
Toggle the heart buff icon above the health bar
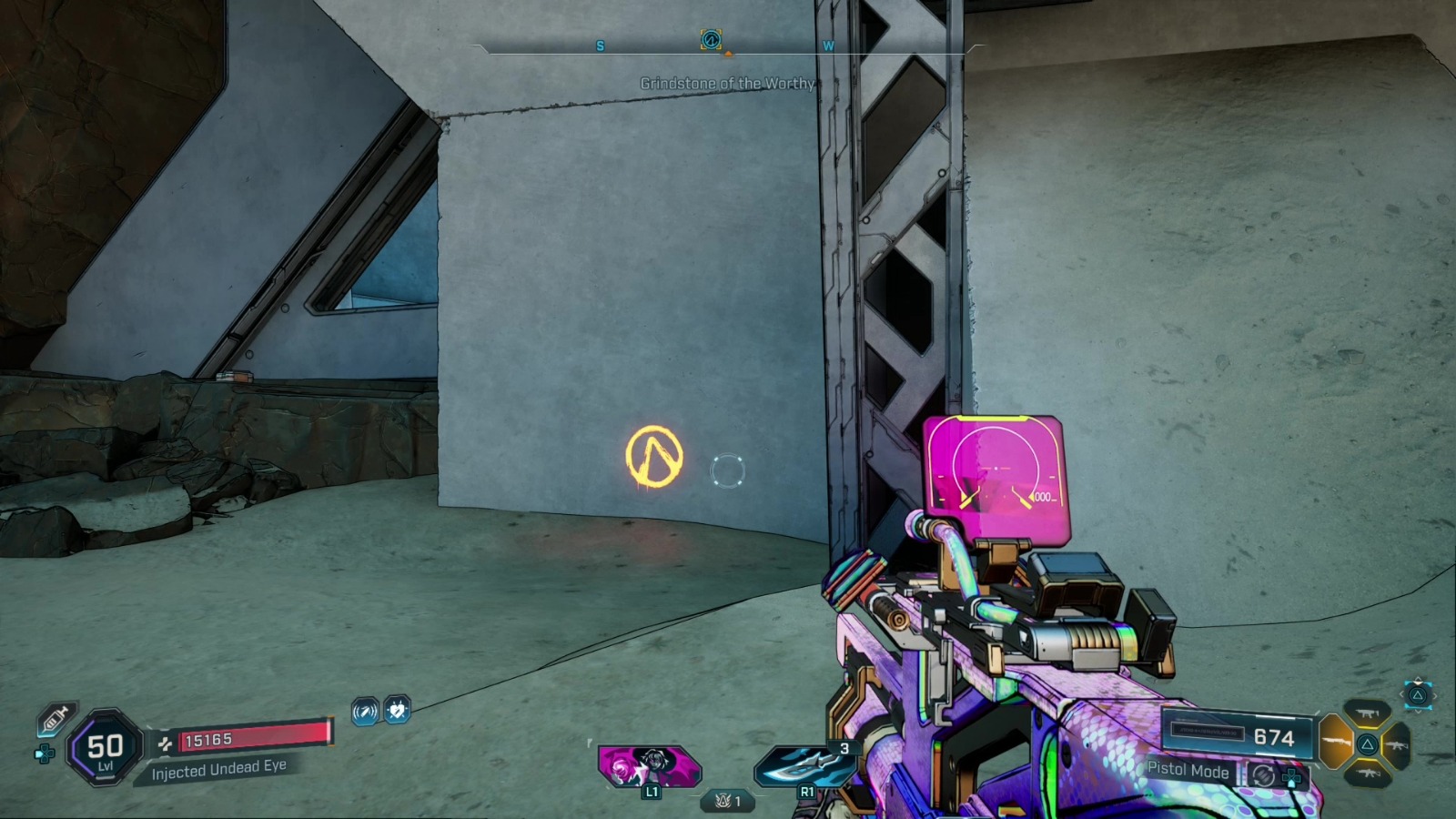pyautogui.click(x=396, y=710)
